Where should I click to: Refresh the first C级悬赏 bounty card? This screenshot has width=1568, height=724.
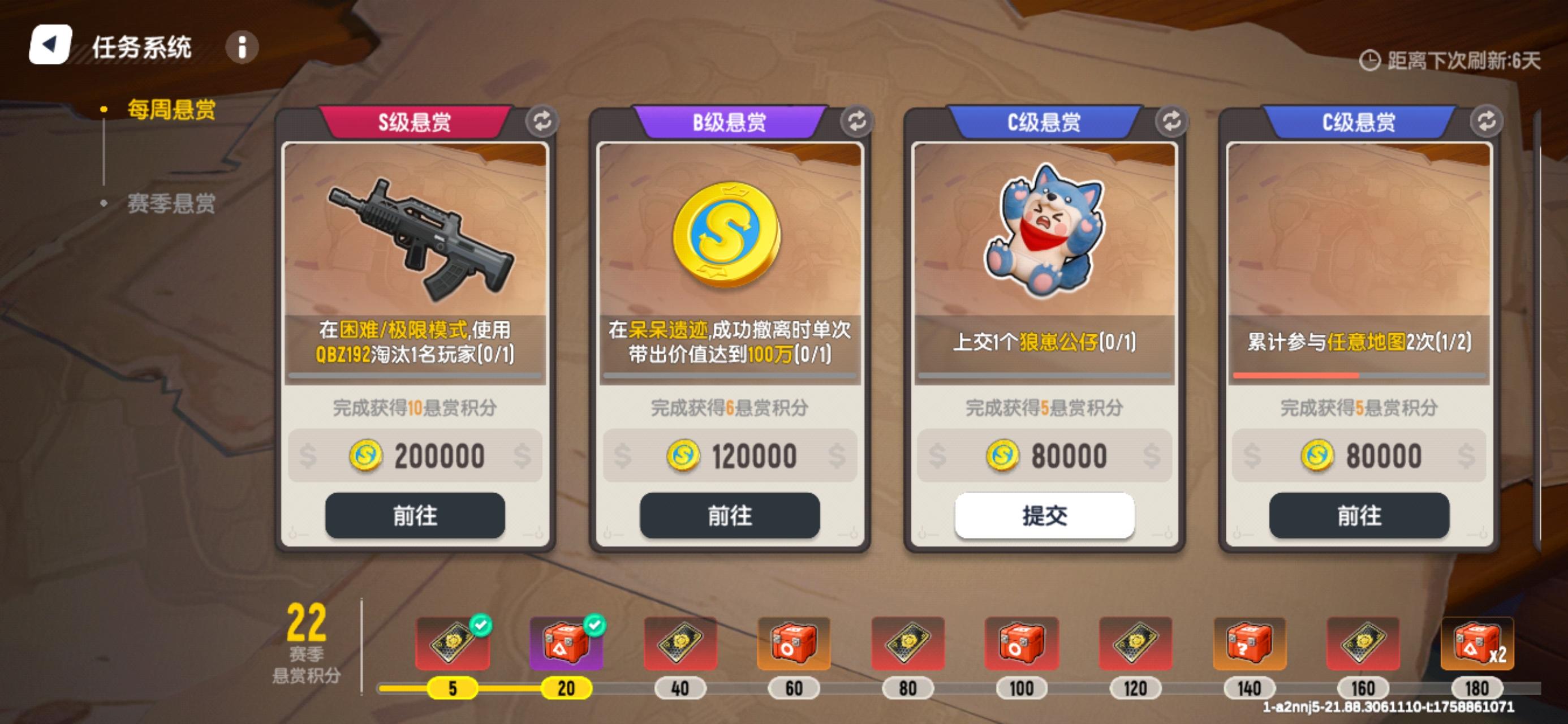tap(1171, 121)
